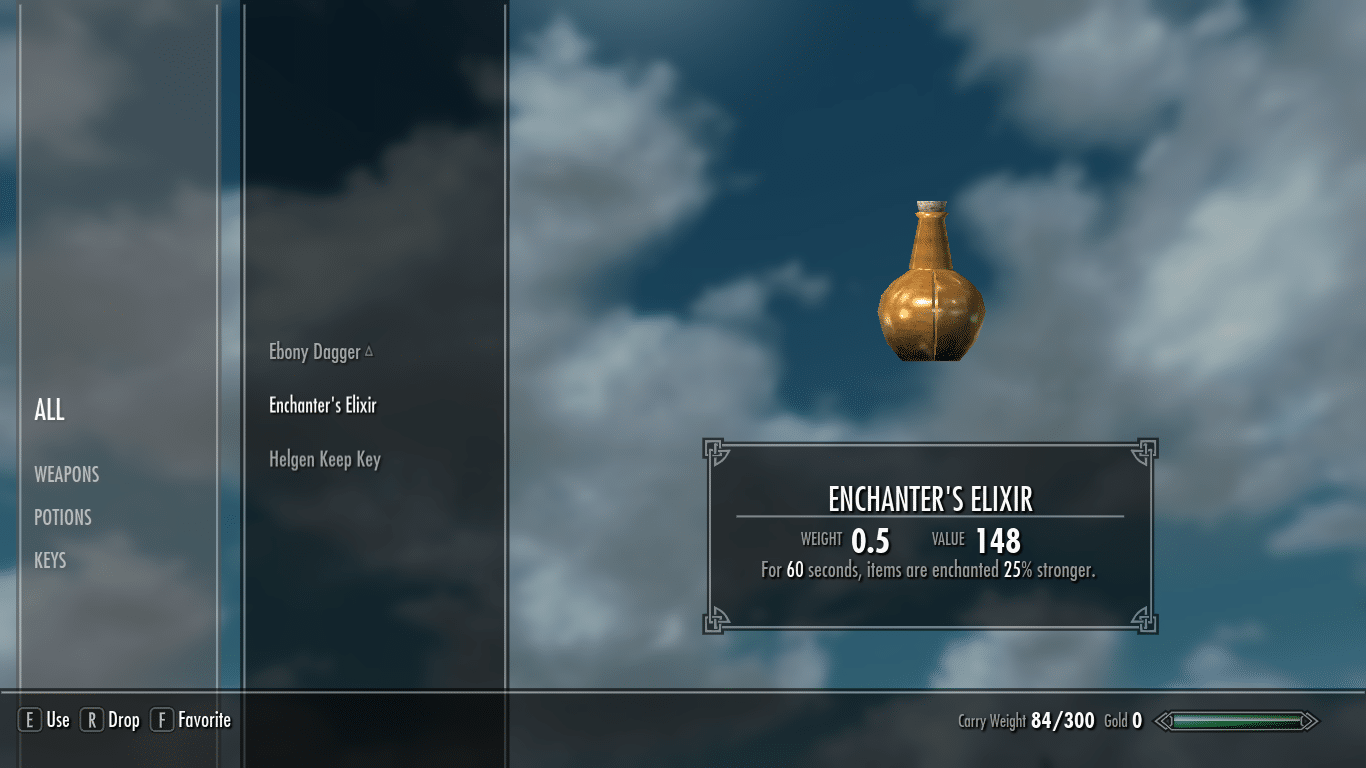Click the right arrow of the scroll bar
The width and height of the screenshot is (1366, 768).
click(1309, 721)
